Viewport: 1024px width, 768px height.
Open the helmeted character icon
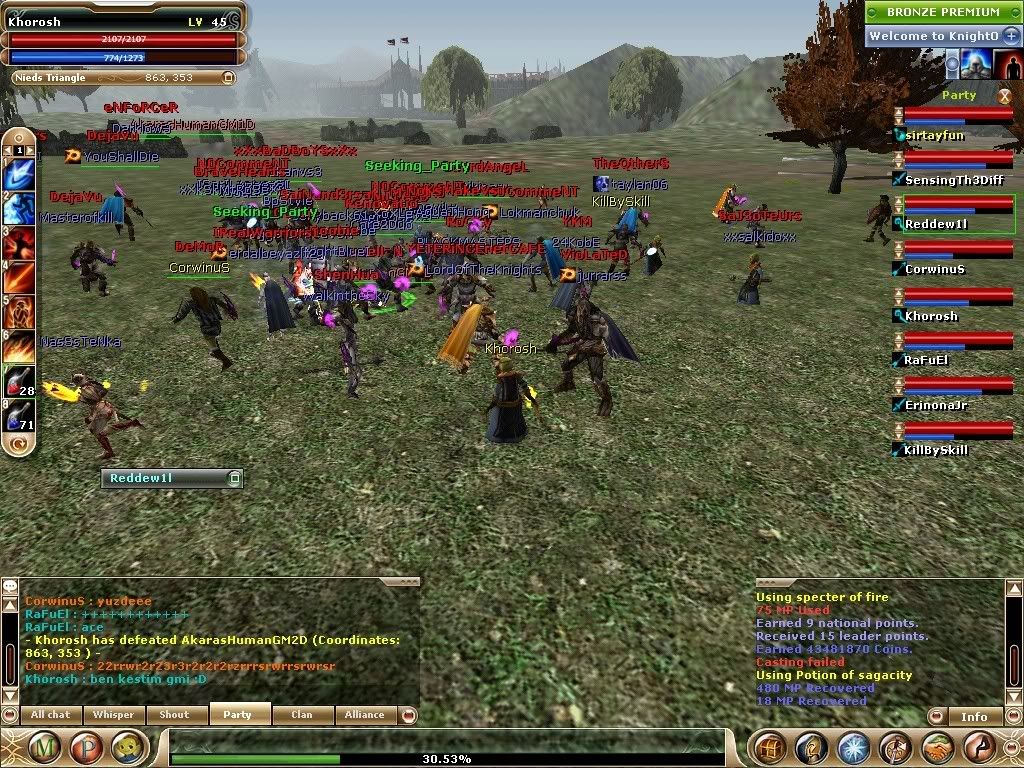[x=812, y=746]
